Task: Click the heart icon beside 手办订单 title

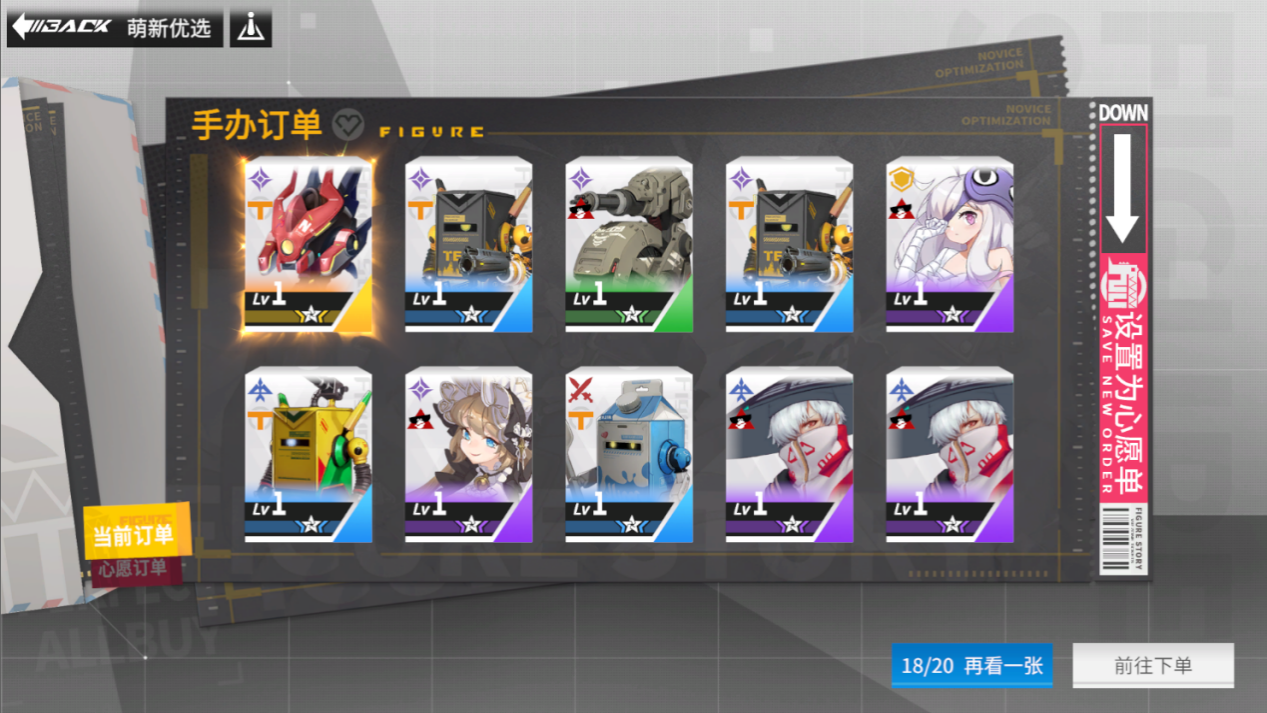Action: click(348, 123)
